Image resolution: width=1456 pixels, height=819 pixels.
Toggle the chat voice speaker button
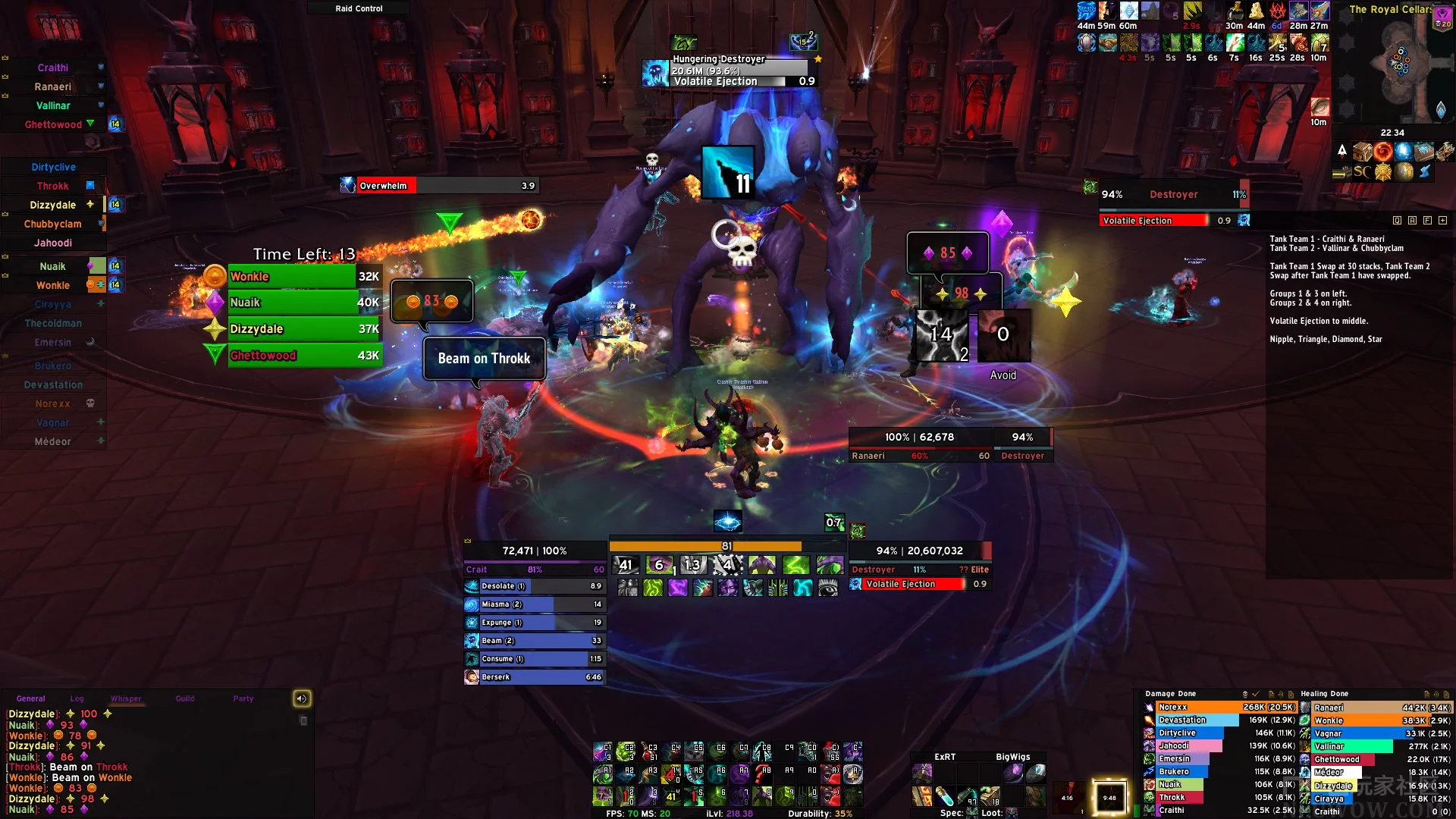302,698
